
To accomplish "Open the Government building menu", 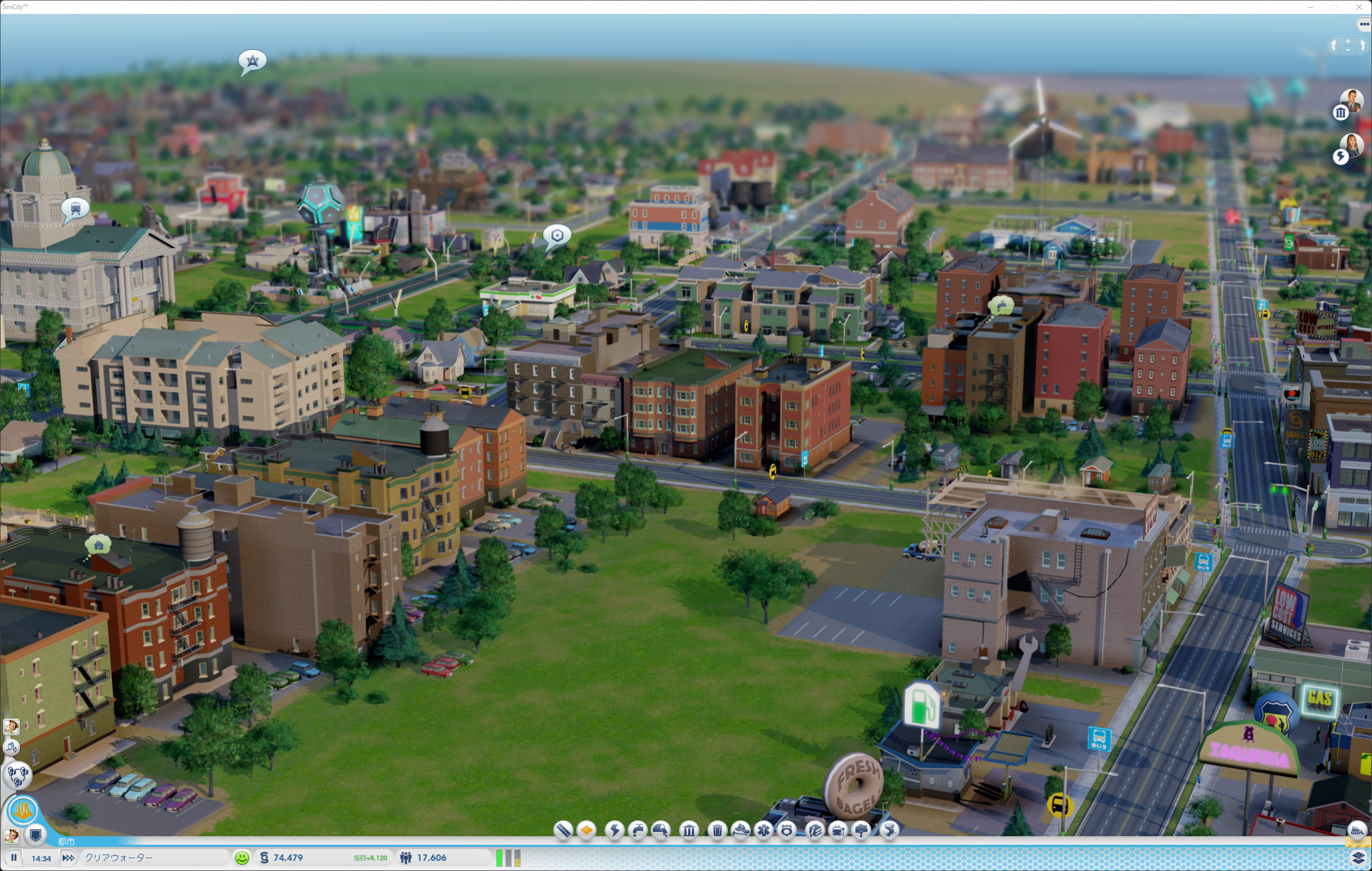I will [689, 830].
